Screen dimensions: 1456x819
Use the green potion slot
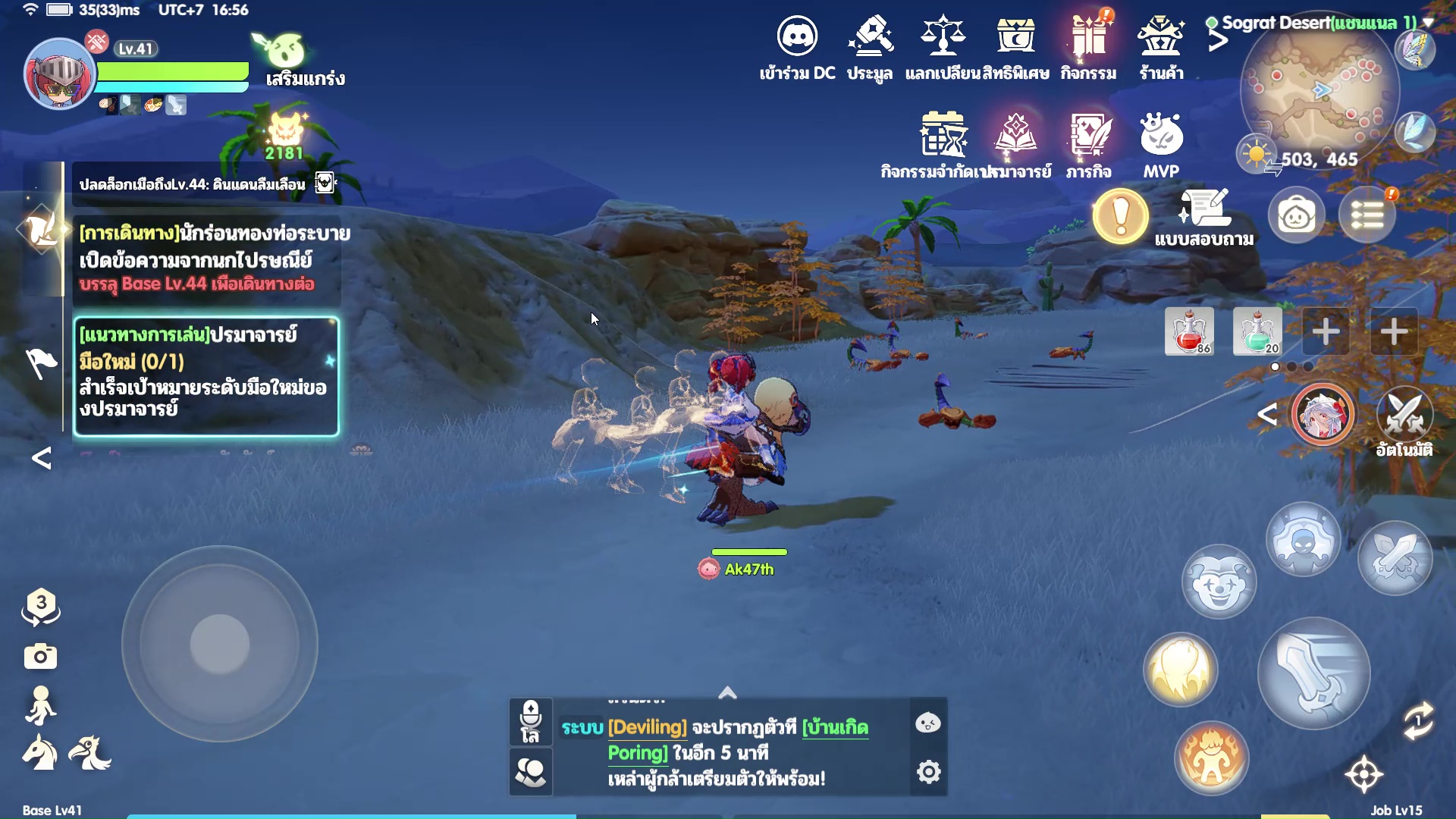tap(1257, 331)
